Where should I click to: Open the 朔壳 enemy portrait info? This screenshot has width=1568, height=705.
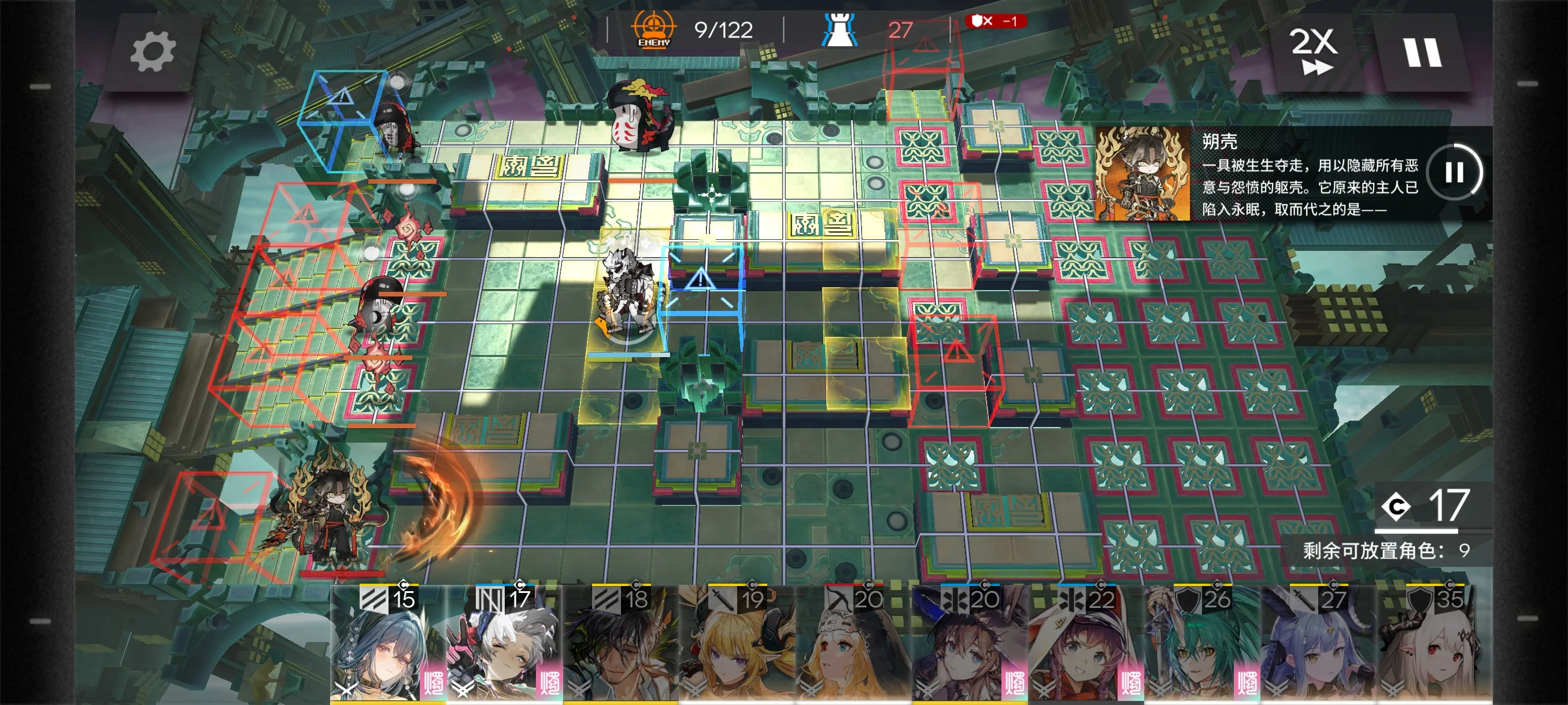click(1142, 173)
